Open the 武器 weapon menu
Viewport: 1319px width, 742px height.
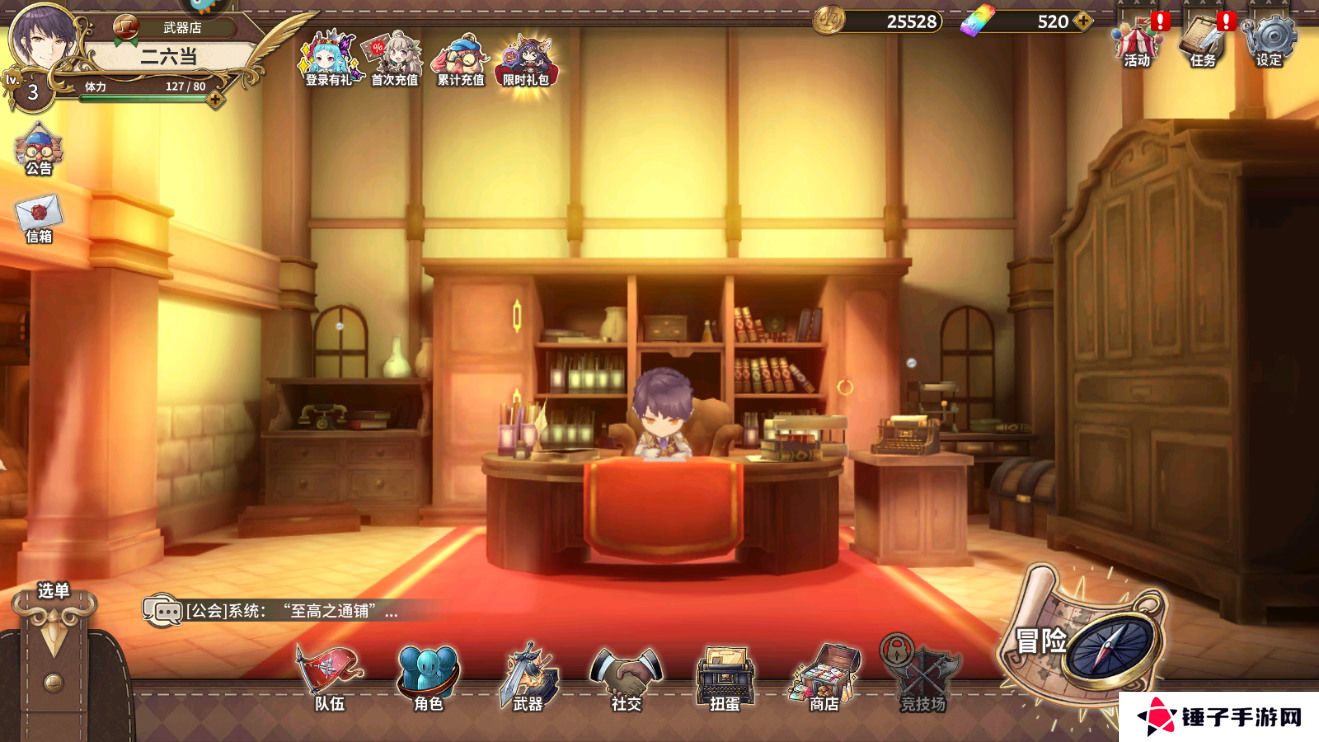pos(527,677)
